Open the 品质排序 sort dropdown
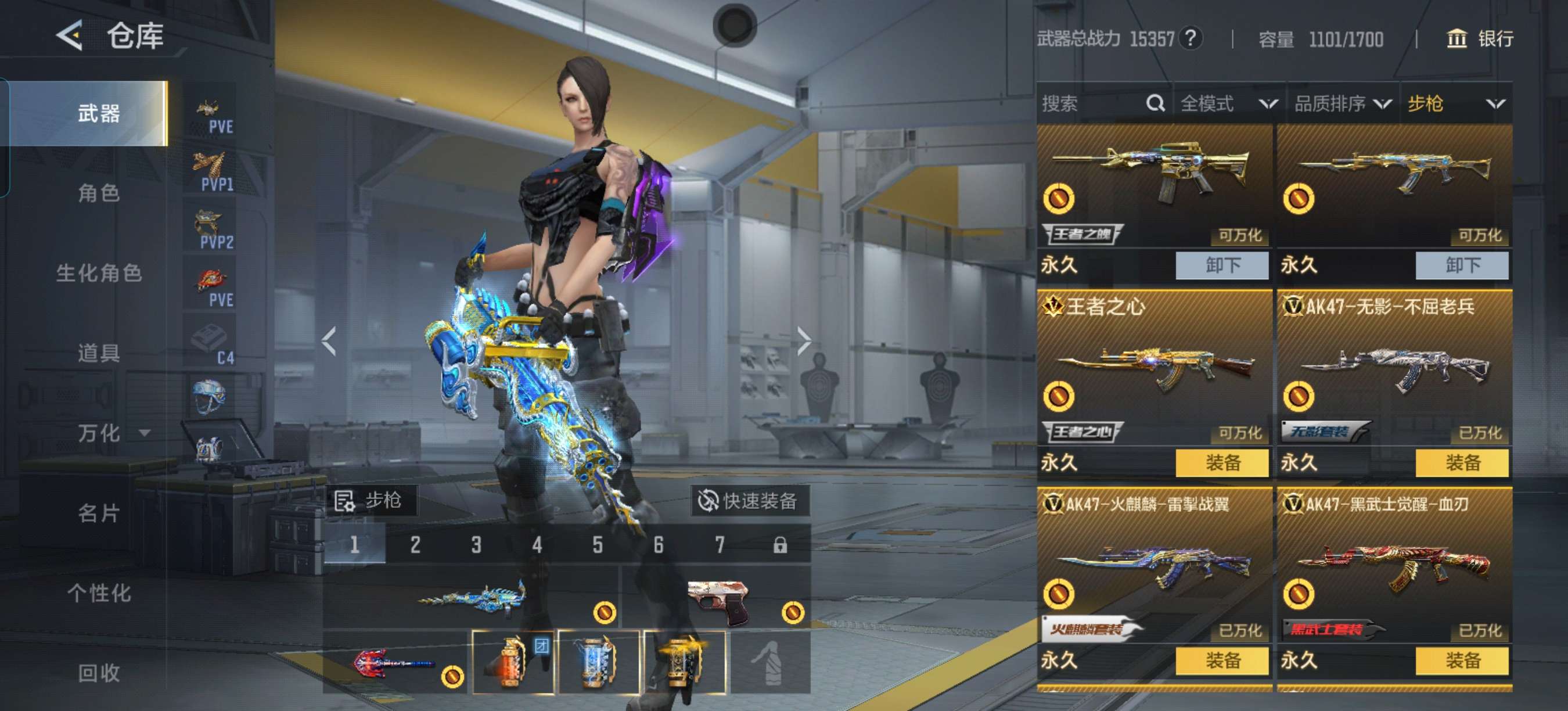The height and width of the screenshot is (711, 1568). click(1342, 103)
